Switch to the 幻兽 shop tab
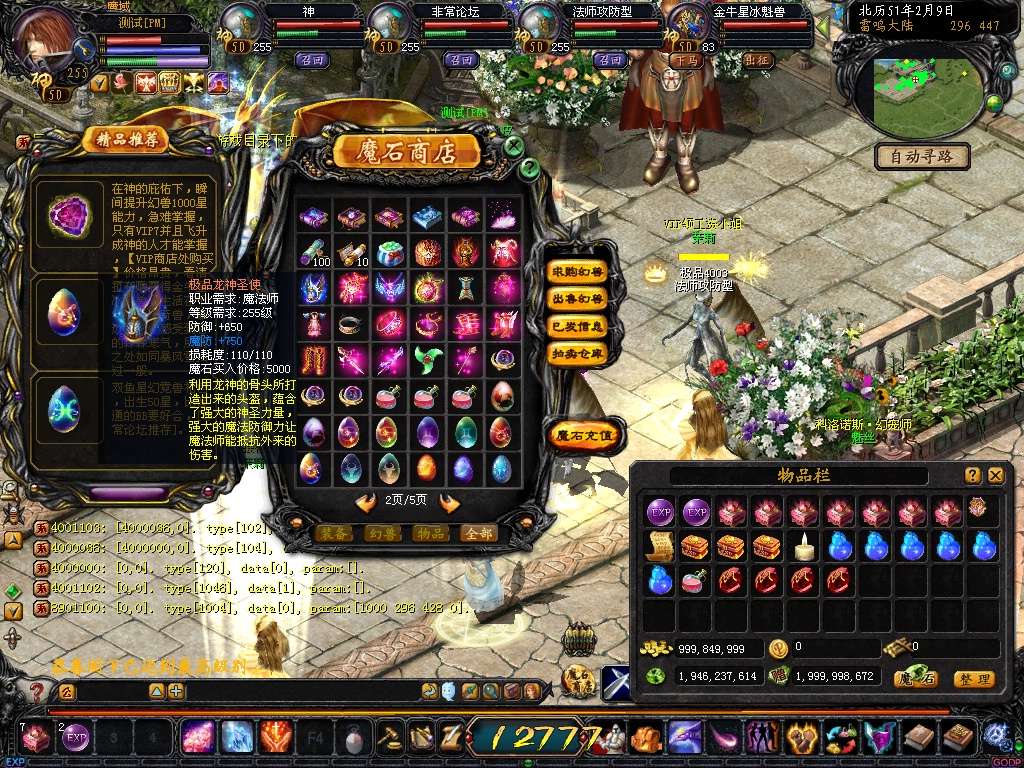This screenshot has height=768, width=1024. pyautogui.click(x=382, y=534)
